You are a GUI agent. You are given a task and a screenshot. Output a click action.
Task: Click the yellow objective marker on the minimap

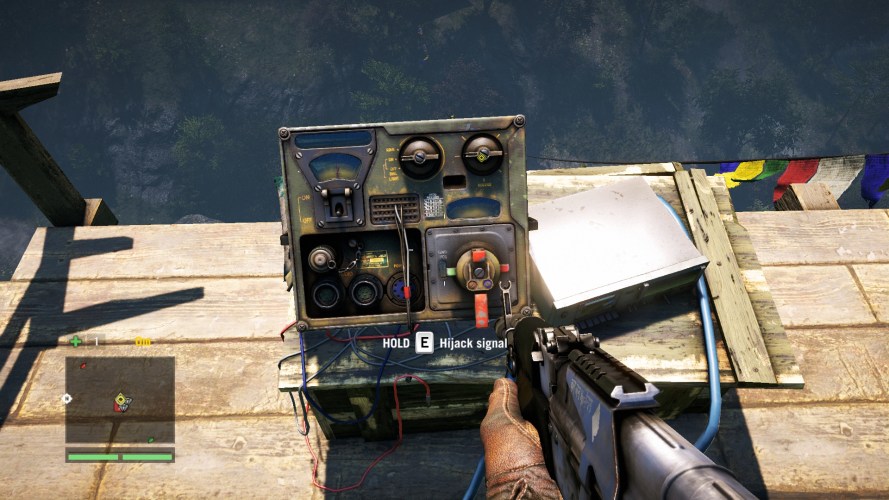click(x=119, y=397)
